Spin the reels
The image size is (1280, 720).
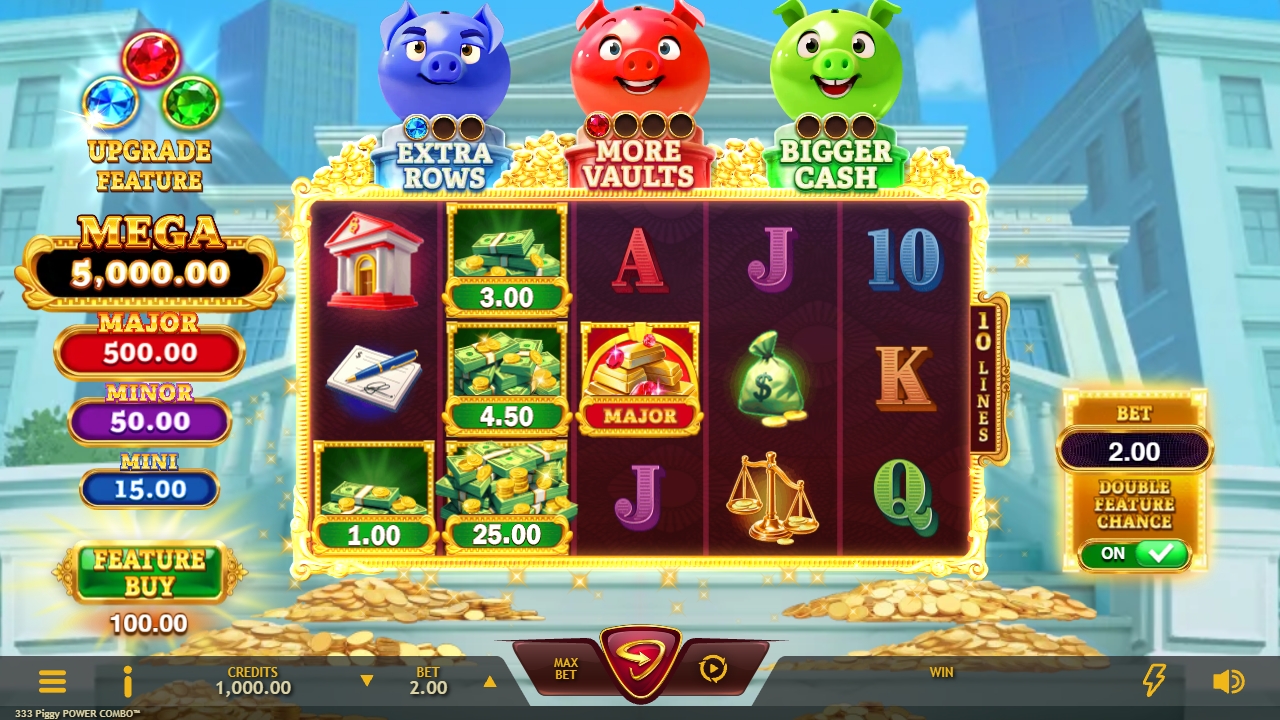coord(640,662)
